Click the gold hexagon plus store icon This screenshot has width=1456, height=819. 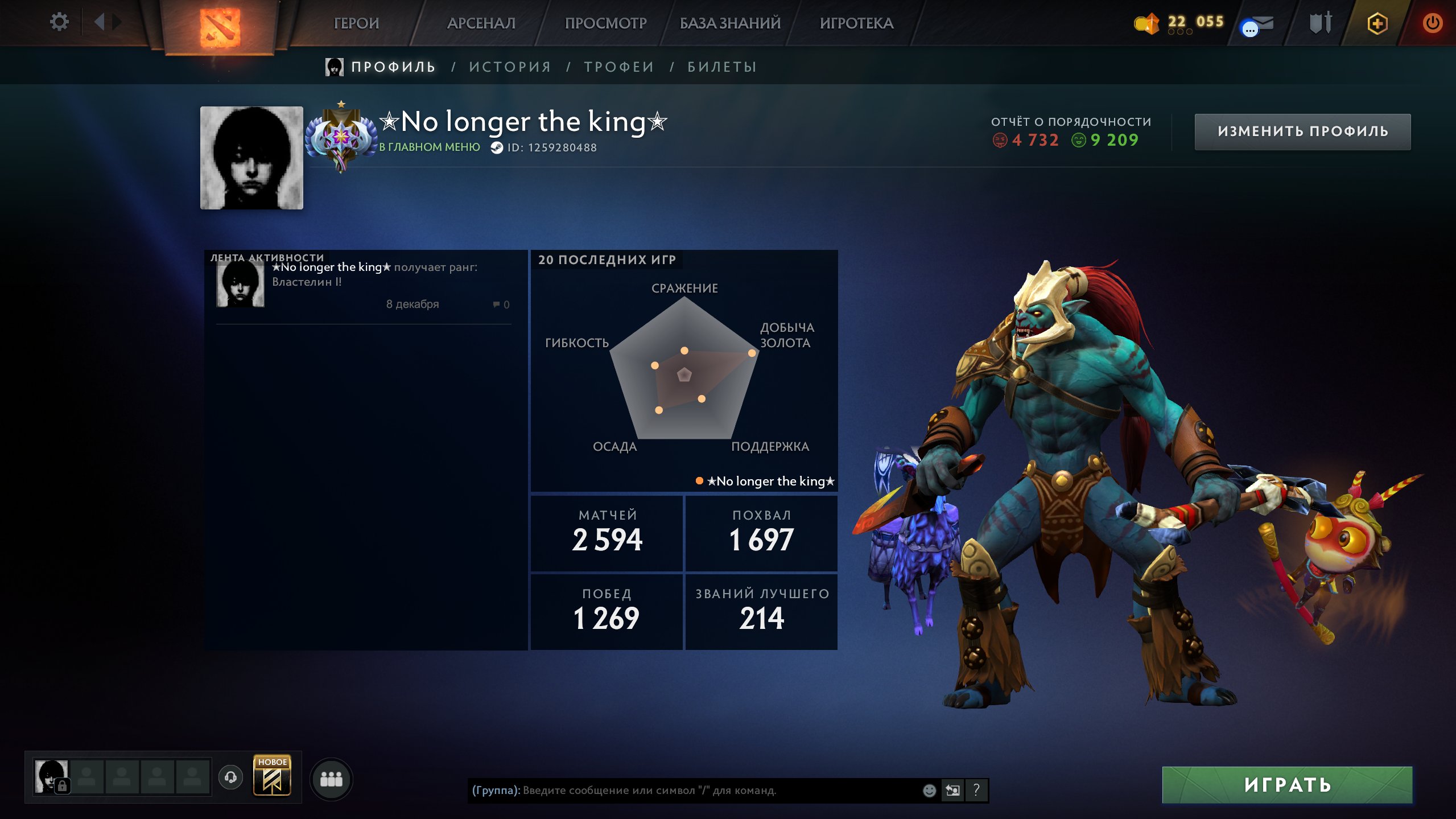click(x=1379, y=23)
